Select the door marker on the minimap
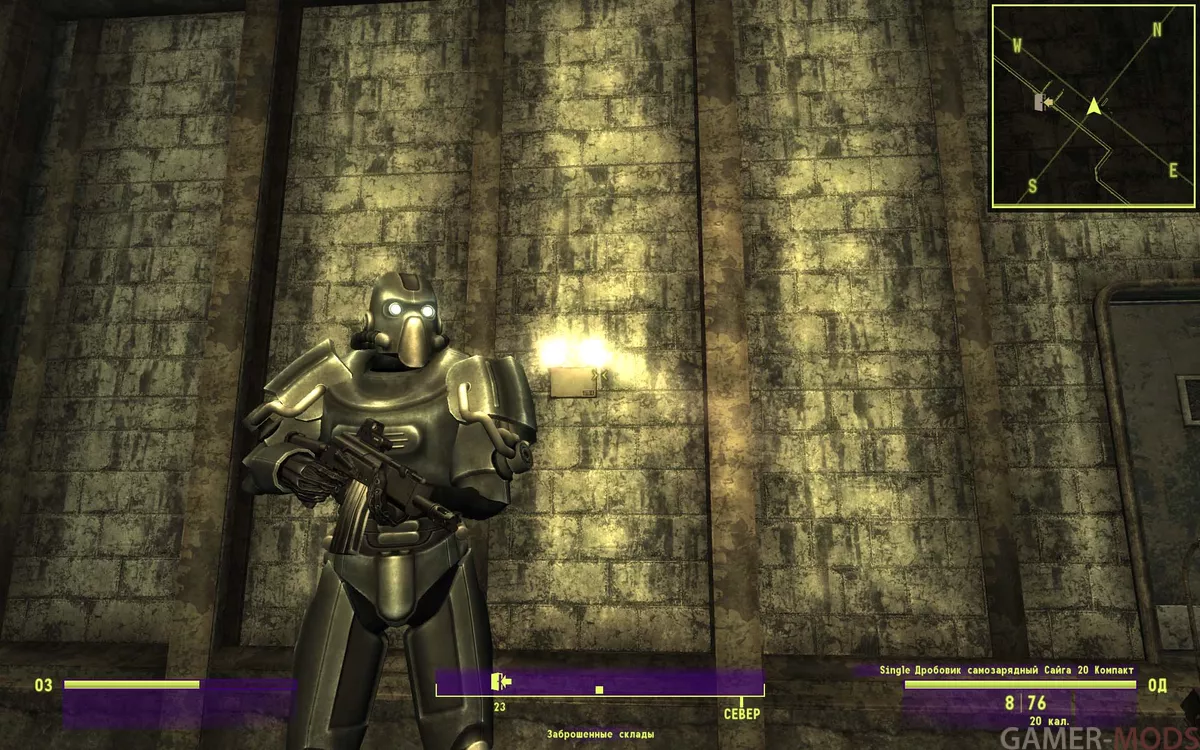Image resolution: width=1200 pixels, height=750 pixels. 1041,101
